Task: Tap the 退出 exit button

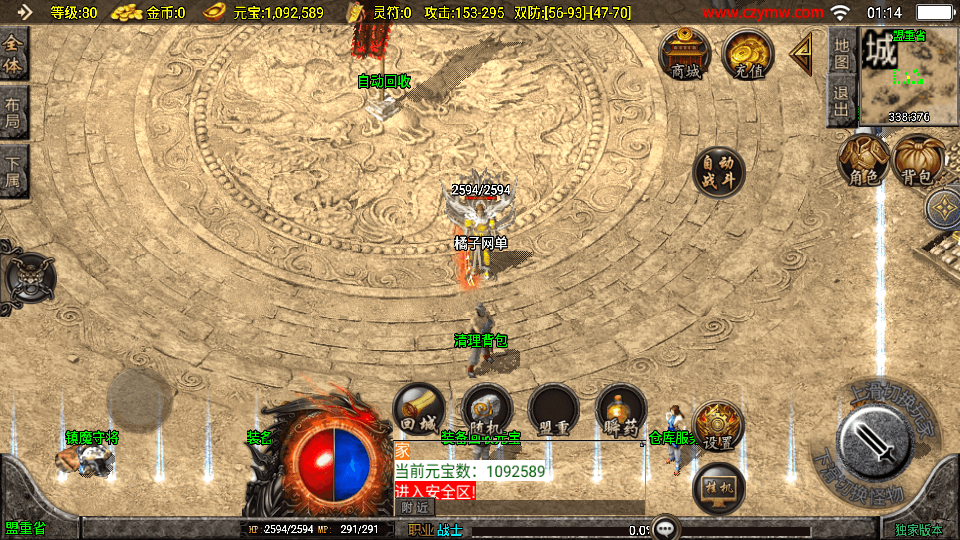Action: point(842,102)
